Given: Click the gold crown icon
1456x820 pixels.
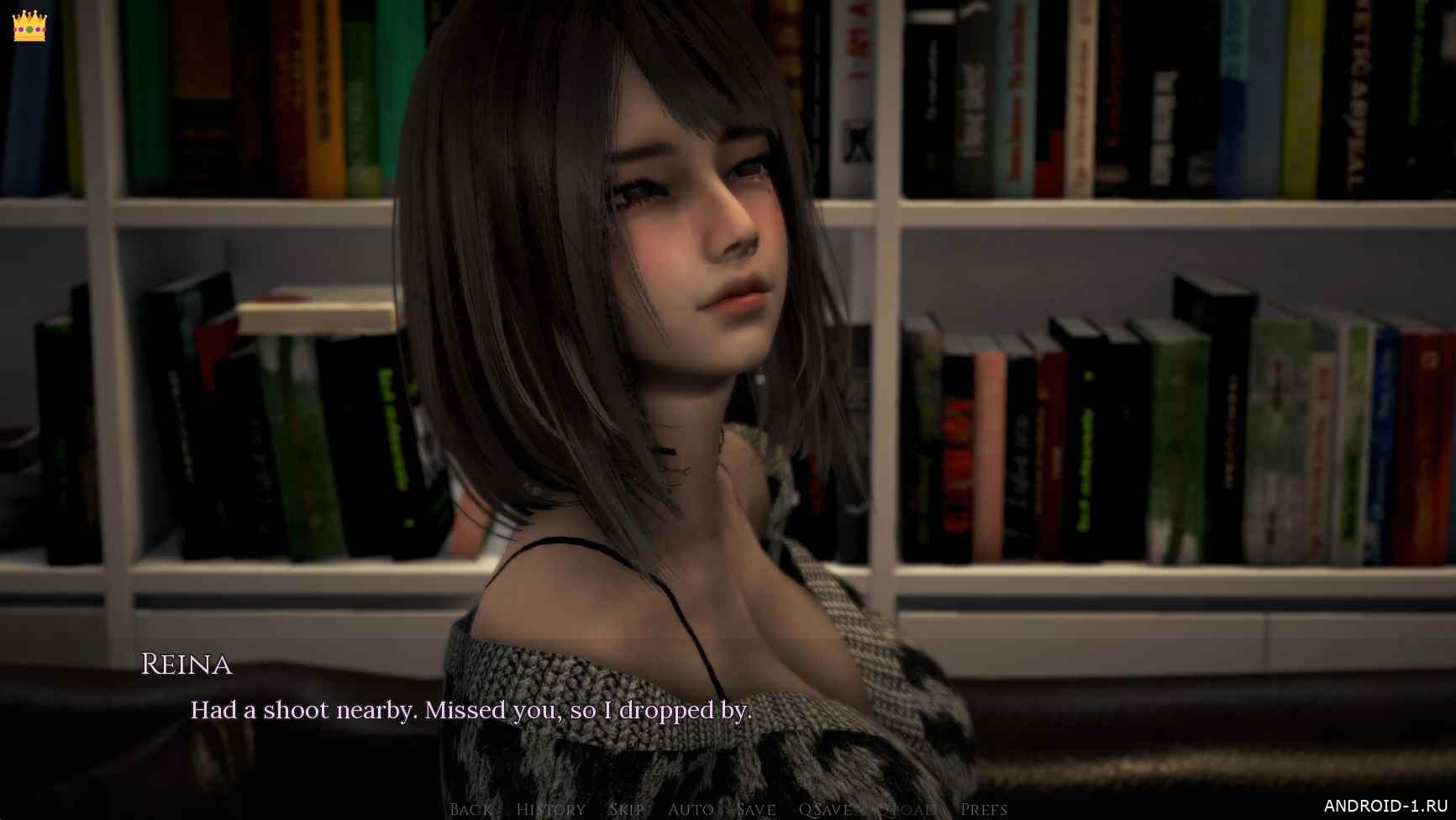Looking at the screenshot, I should pyautogui.click(x=29, y=26).
